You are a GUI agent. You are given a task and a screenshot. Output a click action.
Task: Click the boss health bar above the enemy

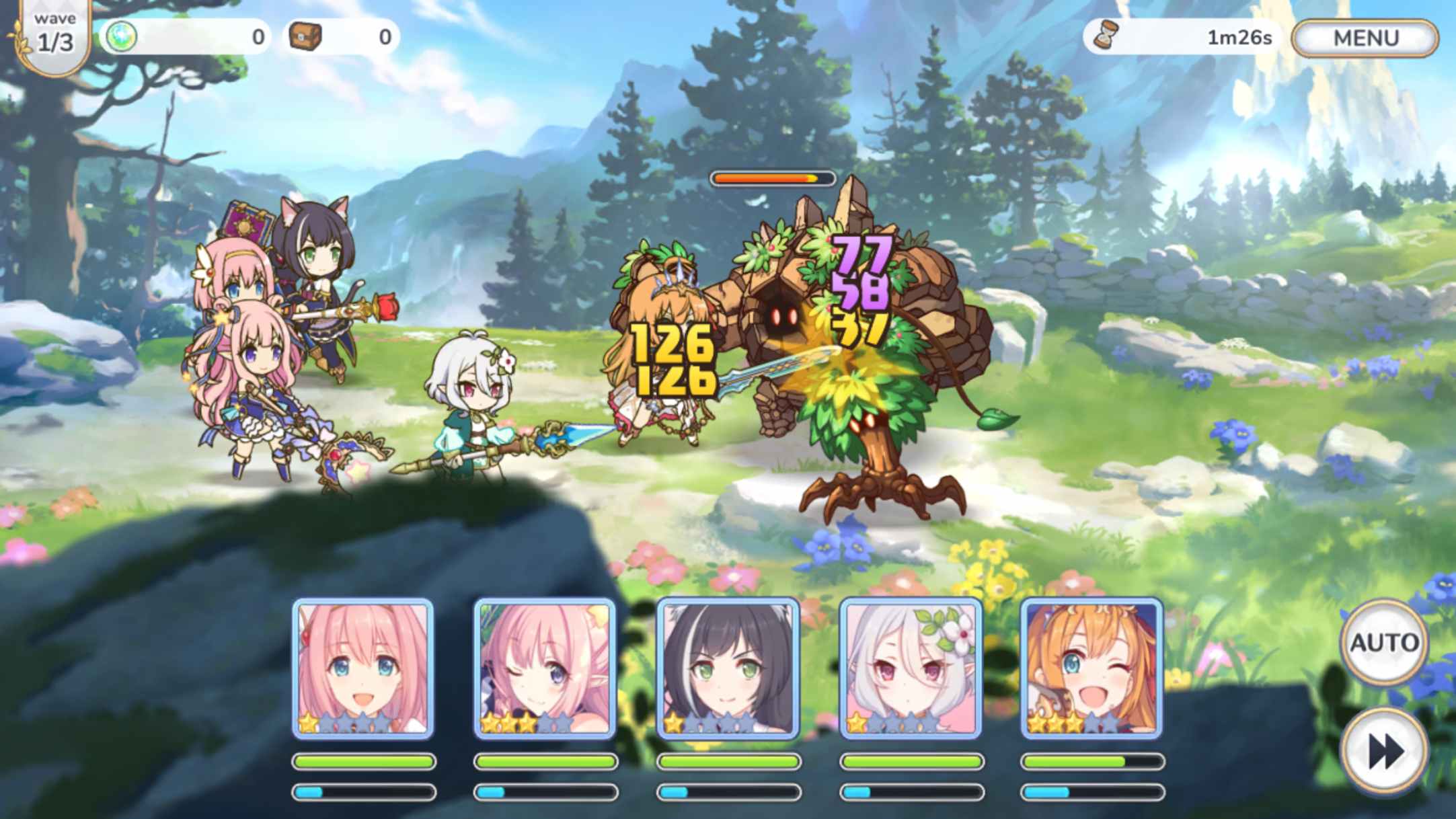pos(770,178)
